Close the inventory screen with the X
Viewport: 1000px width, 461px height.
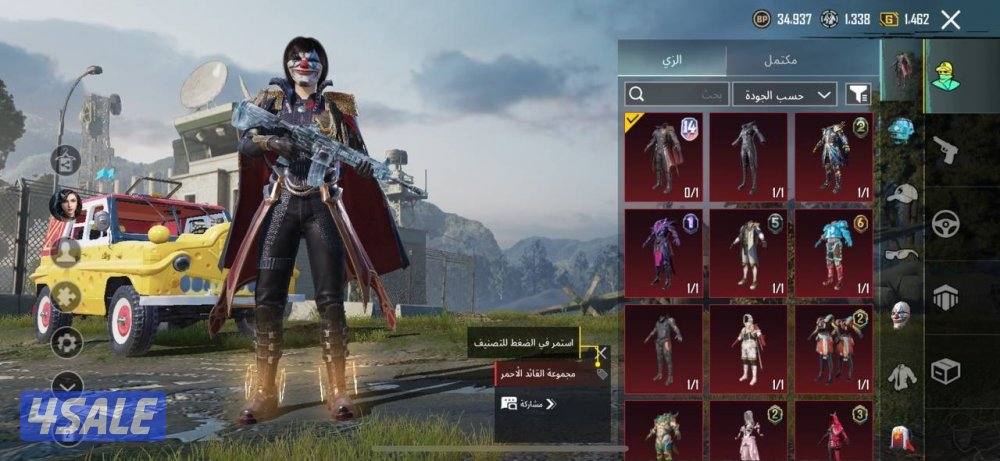click(951, 19)
